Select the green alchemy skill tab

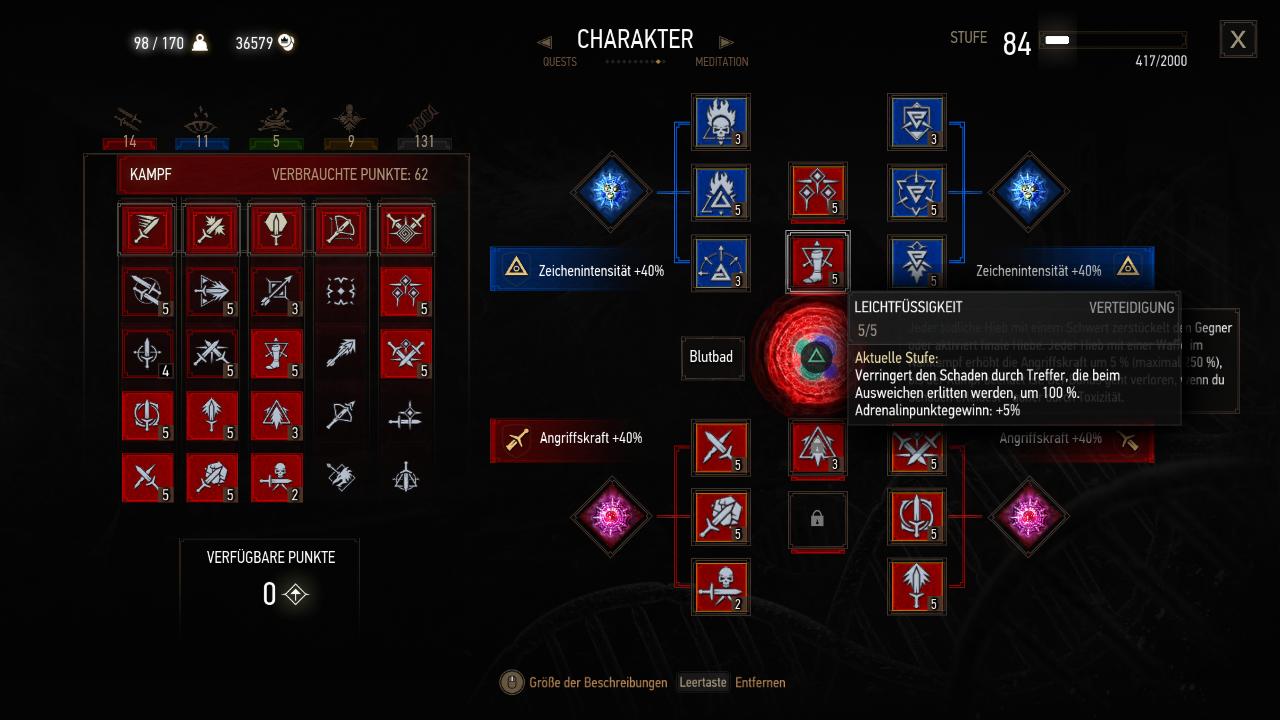pos(276,126)
